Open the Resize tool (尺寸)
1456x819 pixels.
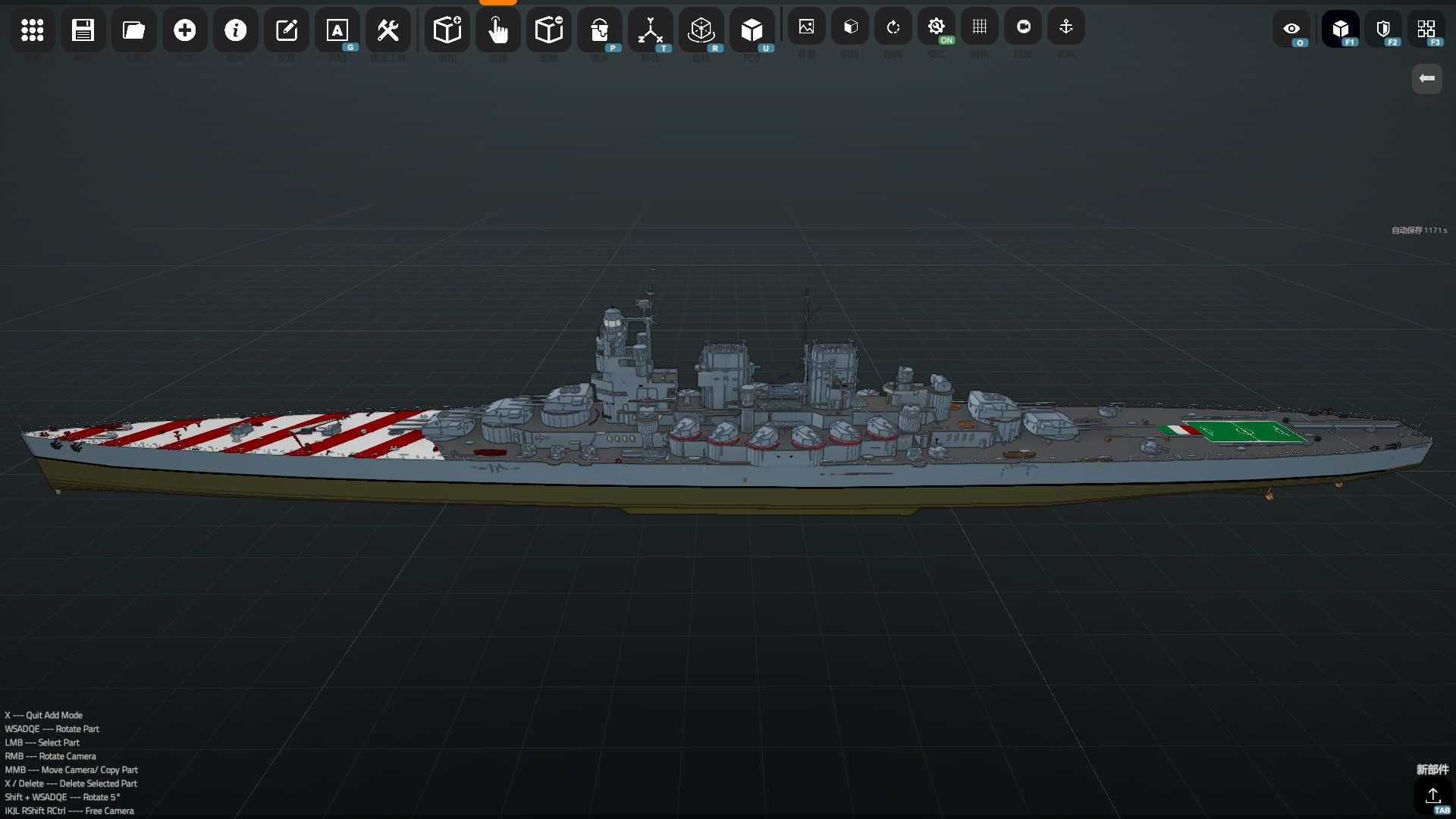[x=752, y=30]
